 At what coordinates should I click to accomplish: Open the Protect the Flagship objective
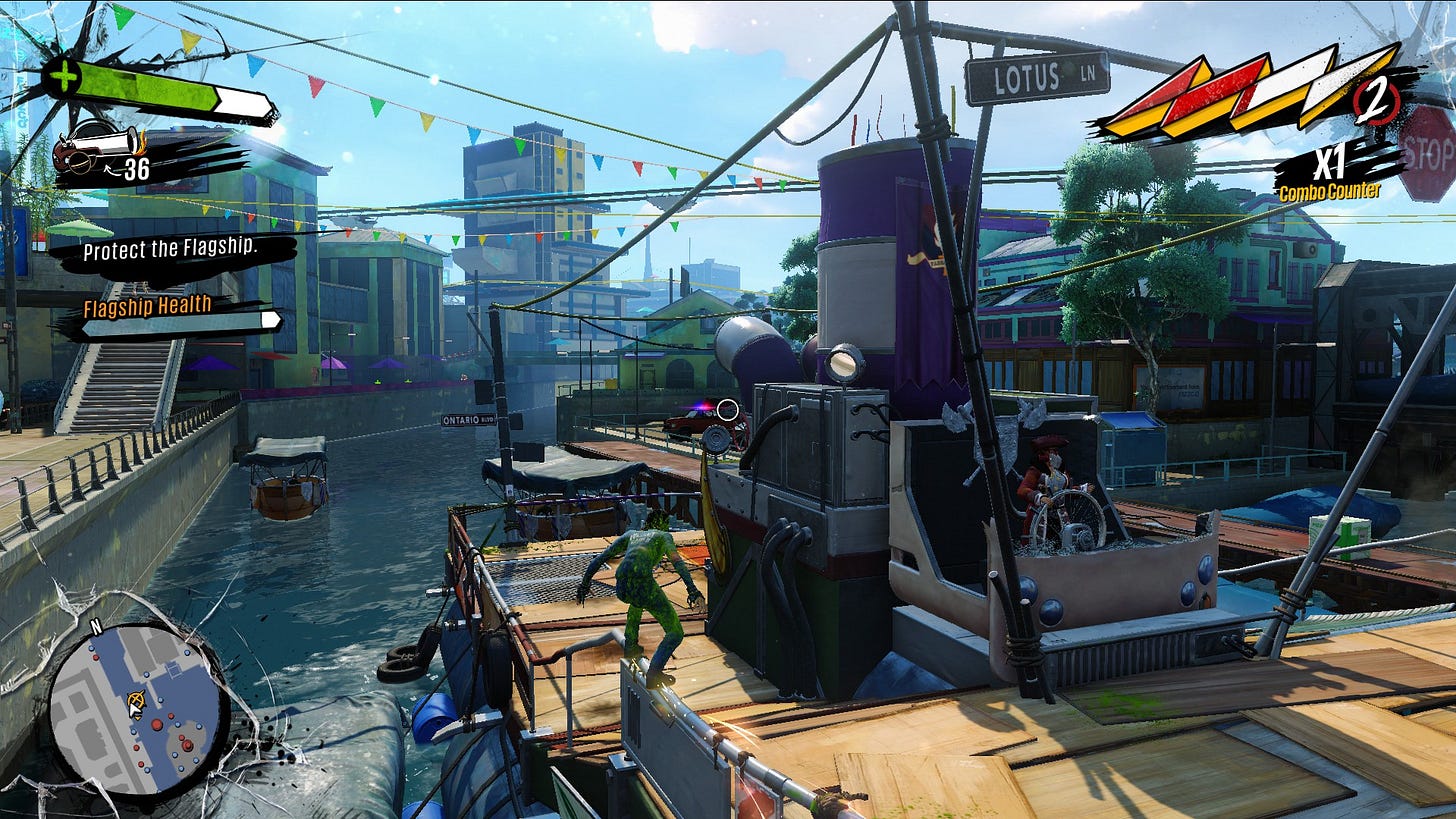170,249
